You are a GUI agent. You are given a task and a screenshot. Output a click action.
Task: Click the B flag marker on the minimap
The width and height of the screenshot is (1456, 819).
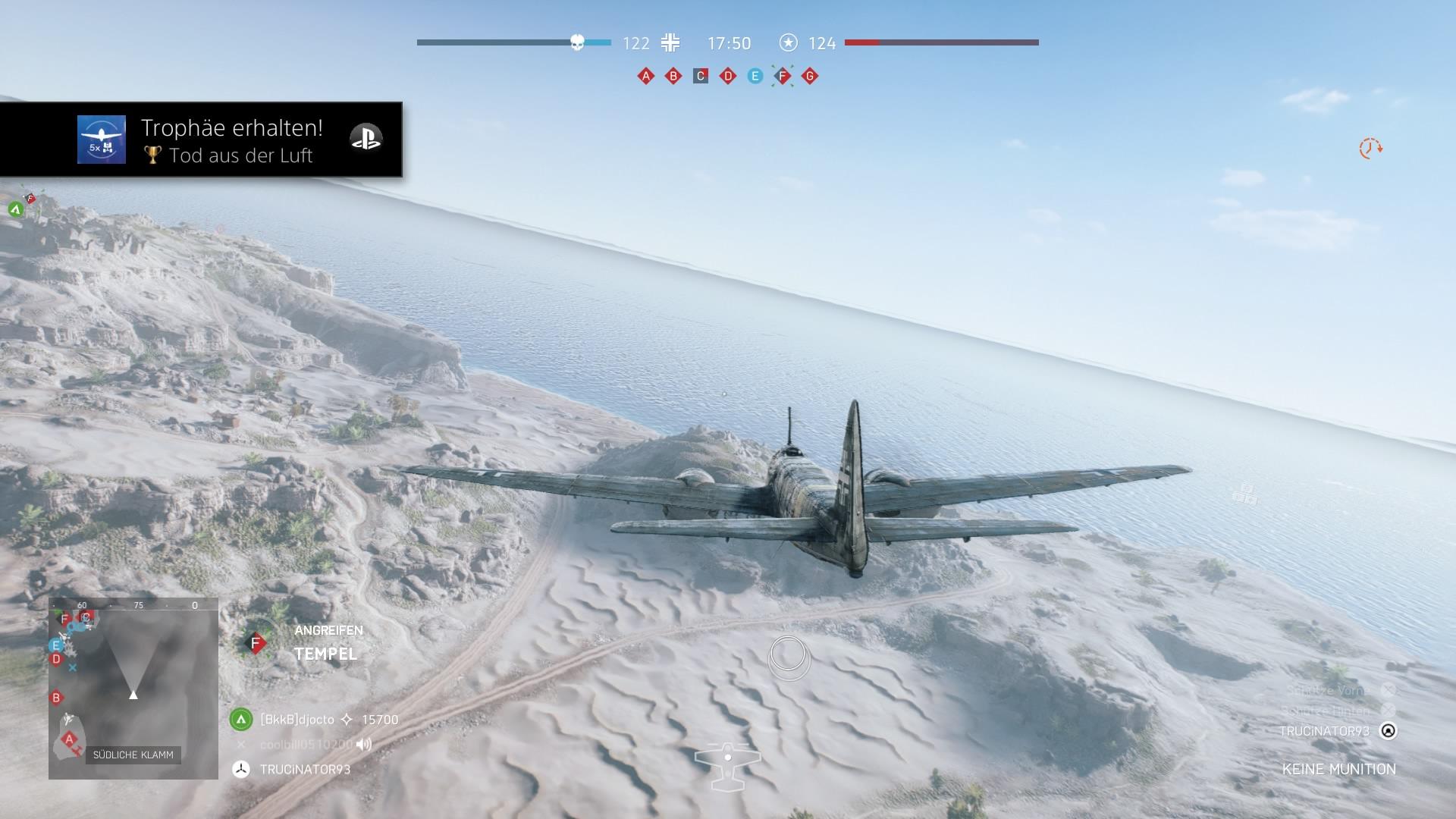tap(56, 698)
